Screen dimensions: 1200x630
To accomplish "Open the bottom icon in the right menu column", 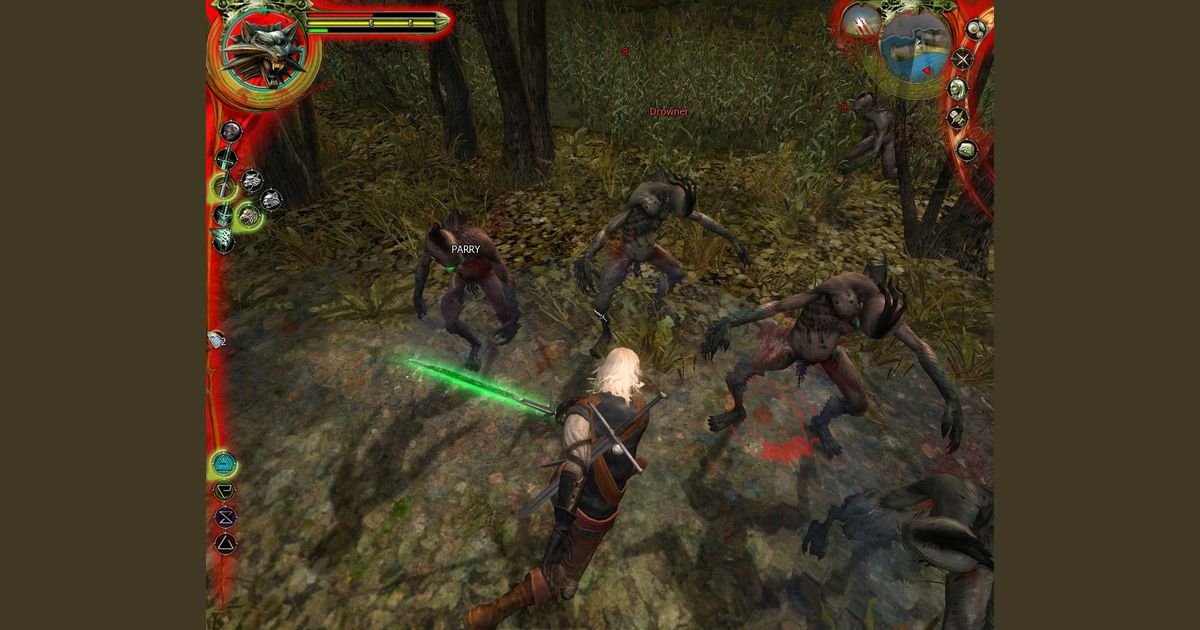I will pos(966,150).
